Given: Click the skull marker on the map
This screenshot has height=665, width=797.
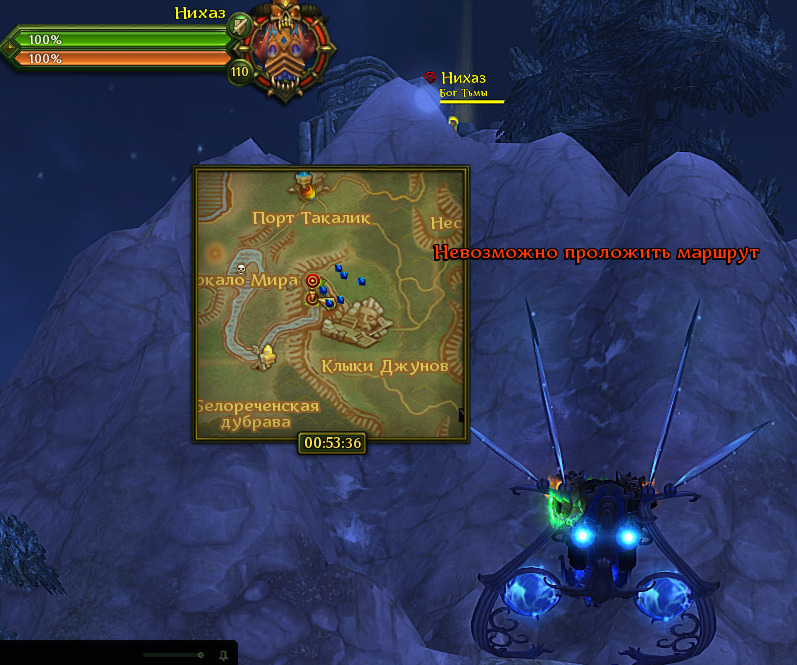Looking at the screenshot, I should coord(240,269).
